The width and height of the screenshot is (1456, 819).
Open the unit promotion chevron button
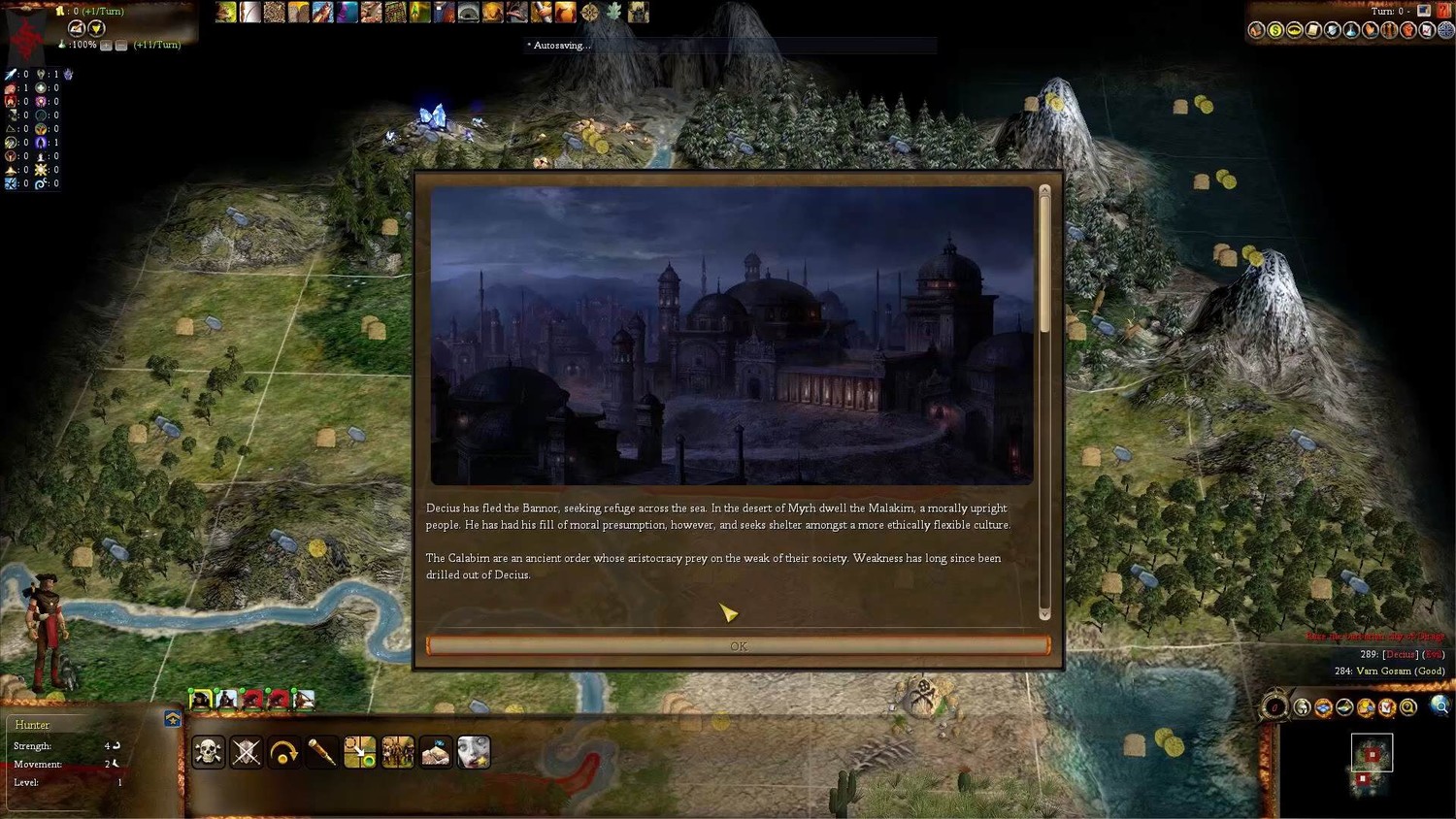click(173, 719)
